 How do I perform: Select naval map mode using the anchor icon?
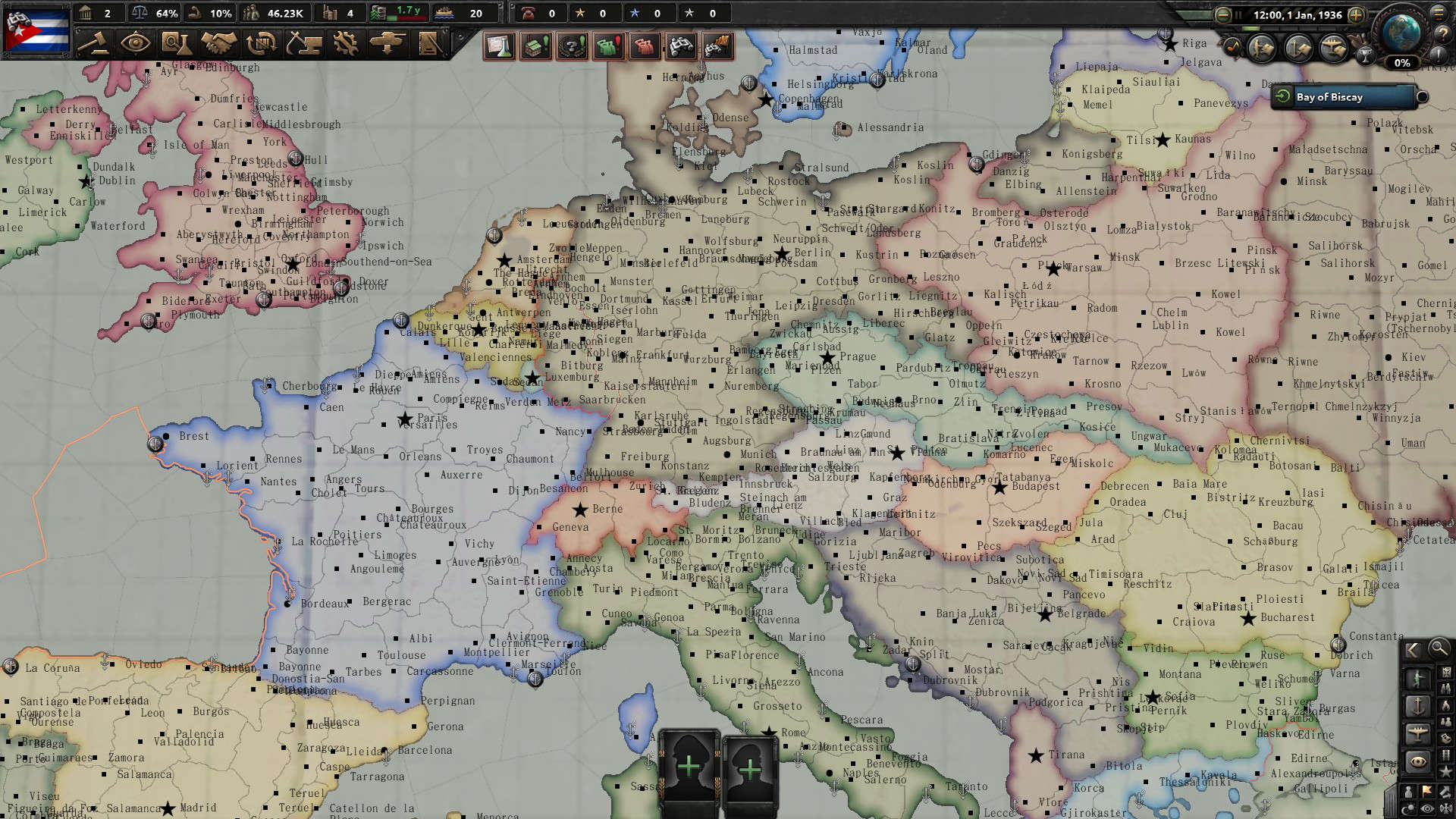[1418, 706]
